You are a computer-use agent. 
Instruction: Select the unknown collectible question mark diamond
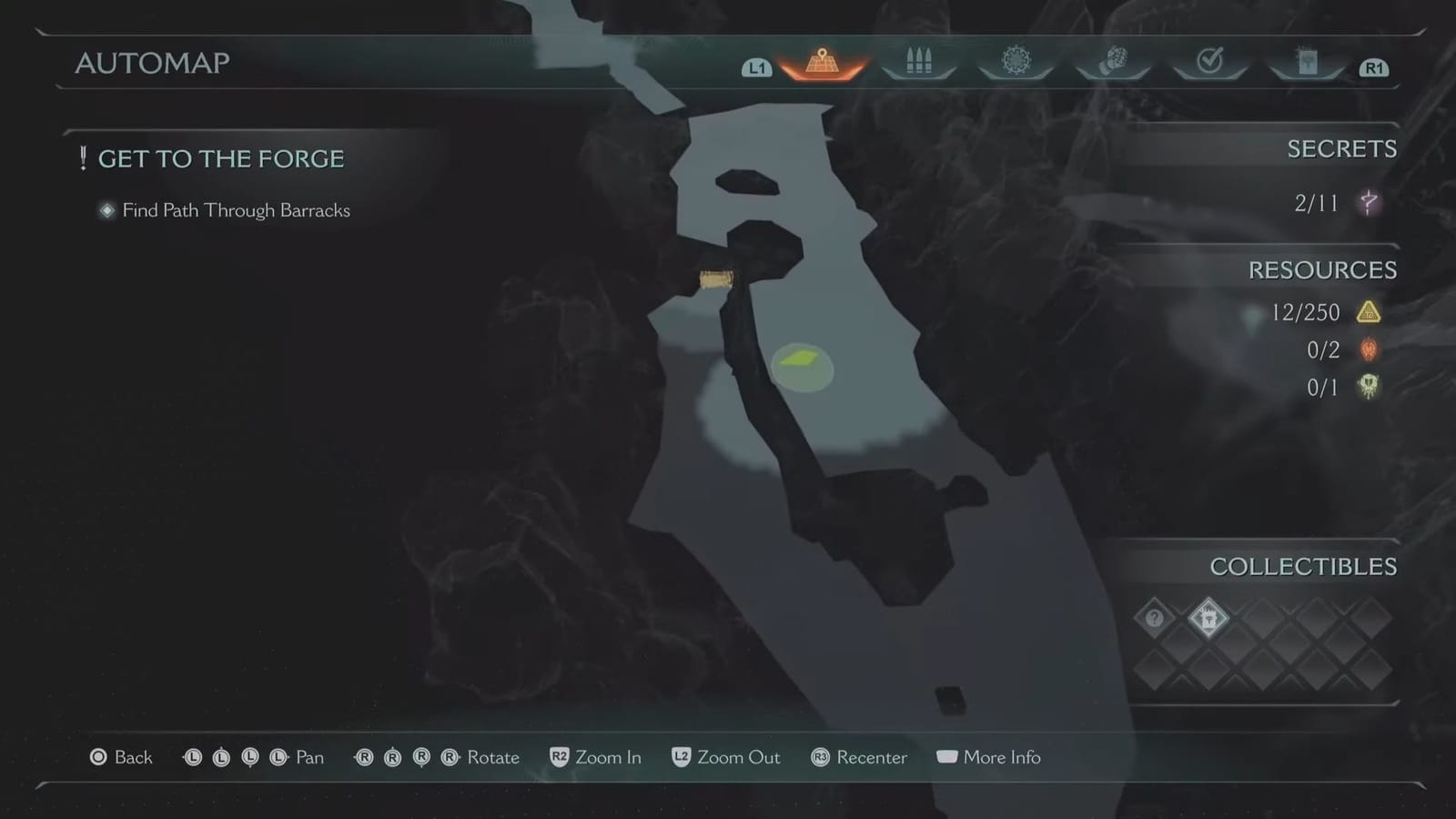point(1154,619)
